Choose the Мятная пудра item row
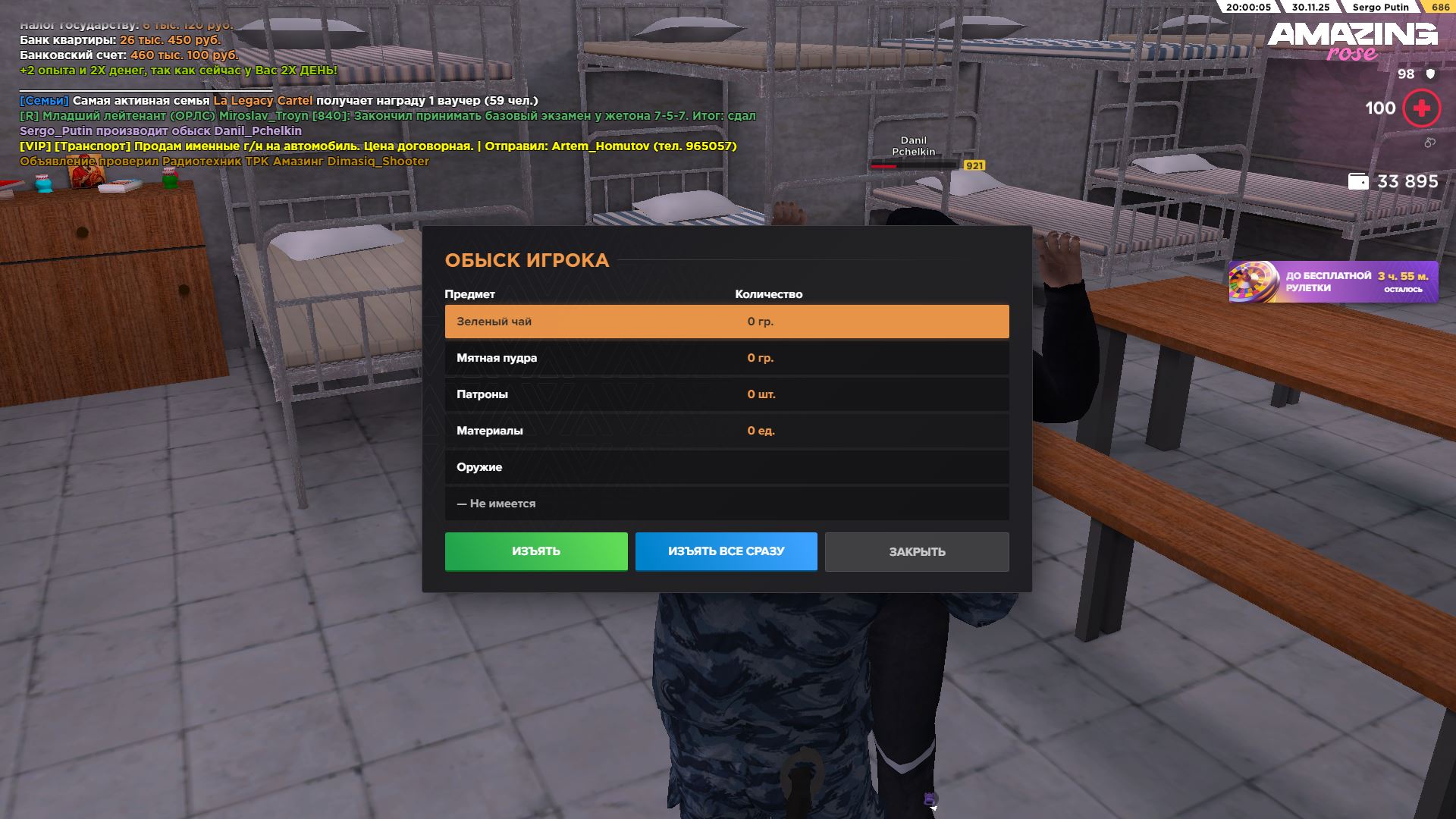This screenshot has height=819, width=1456. [x=726, y=358]
